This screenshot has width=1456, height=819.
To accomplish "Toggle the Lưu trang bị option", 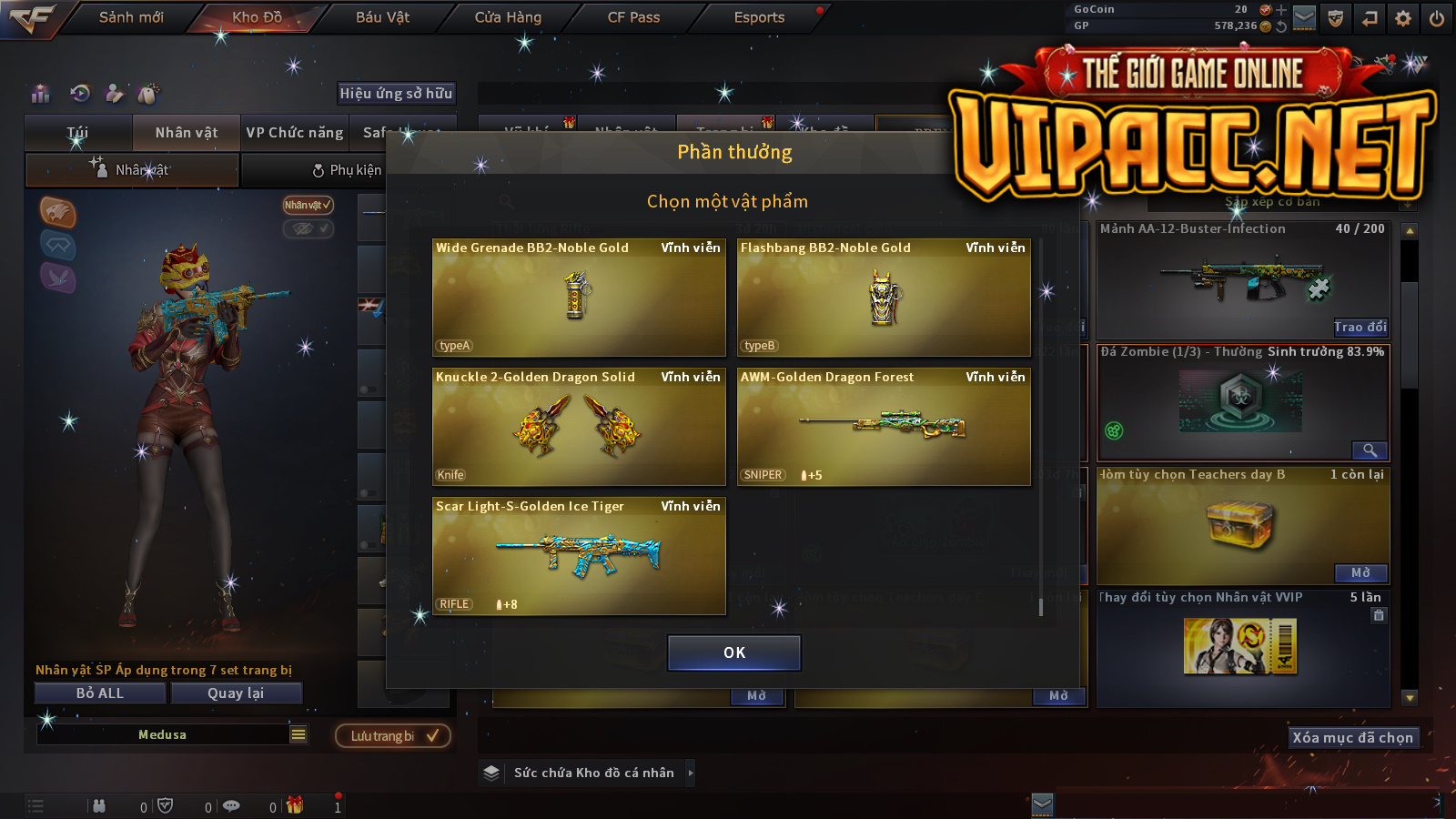I will pyautogui.click(x=393, y=736).
